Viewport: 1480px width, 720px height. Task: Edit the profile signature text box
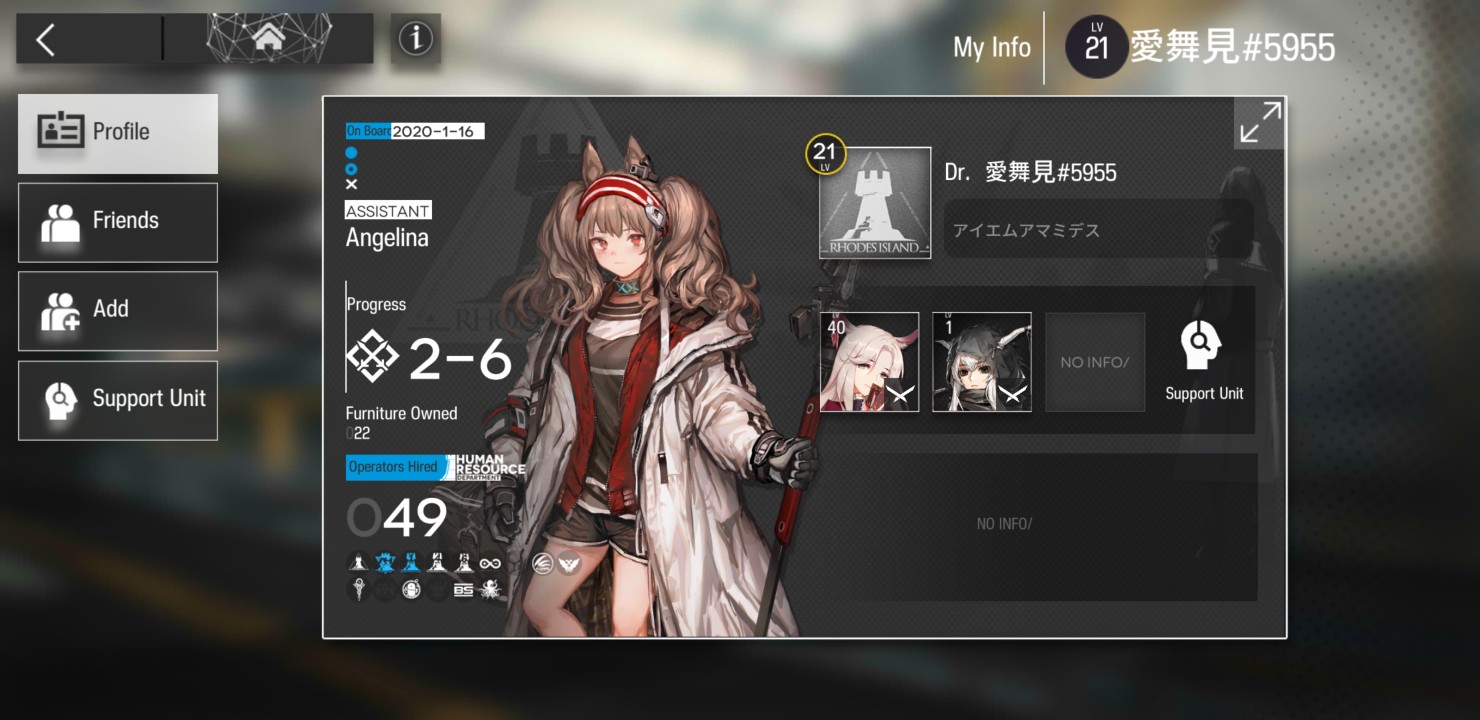pos(1098,230)
